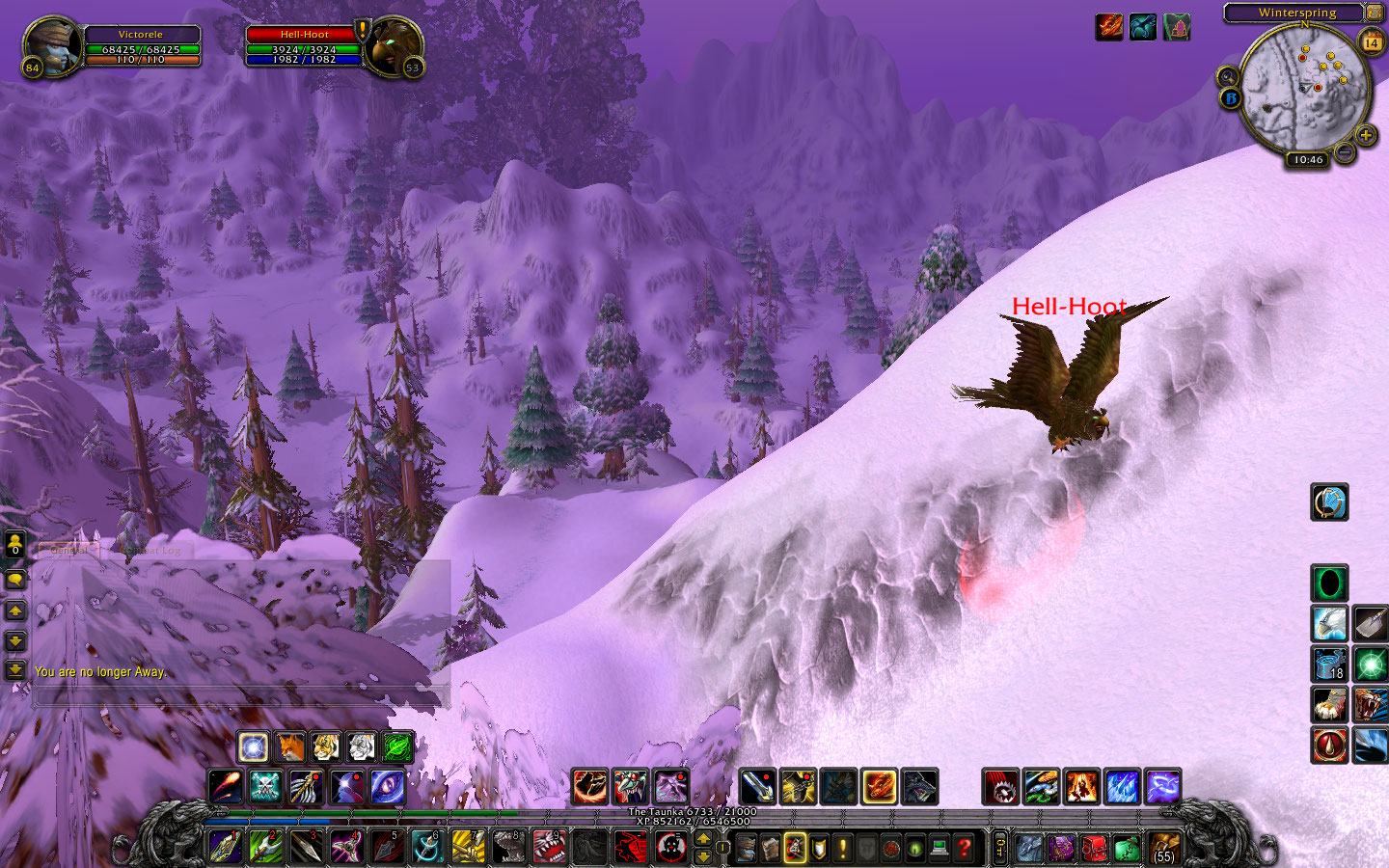Click the fox aspect stance icon
This screenshot has height=868, width=1389.
(x=289, y=746)
